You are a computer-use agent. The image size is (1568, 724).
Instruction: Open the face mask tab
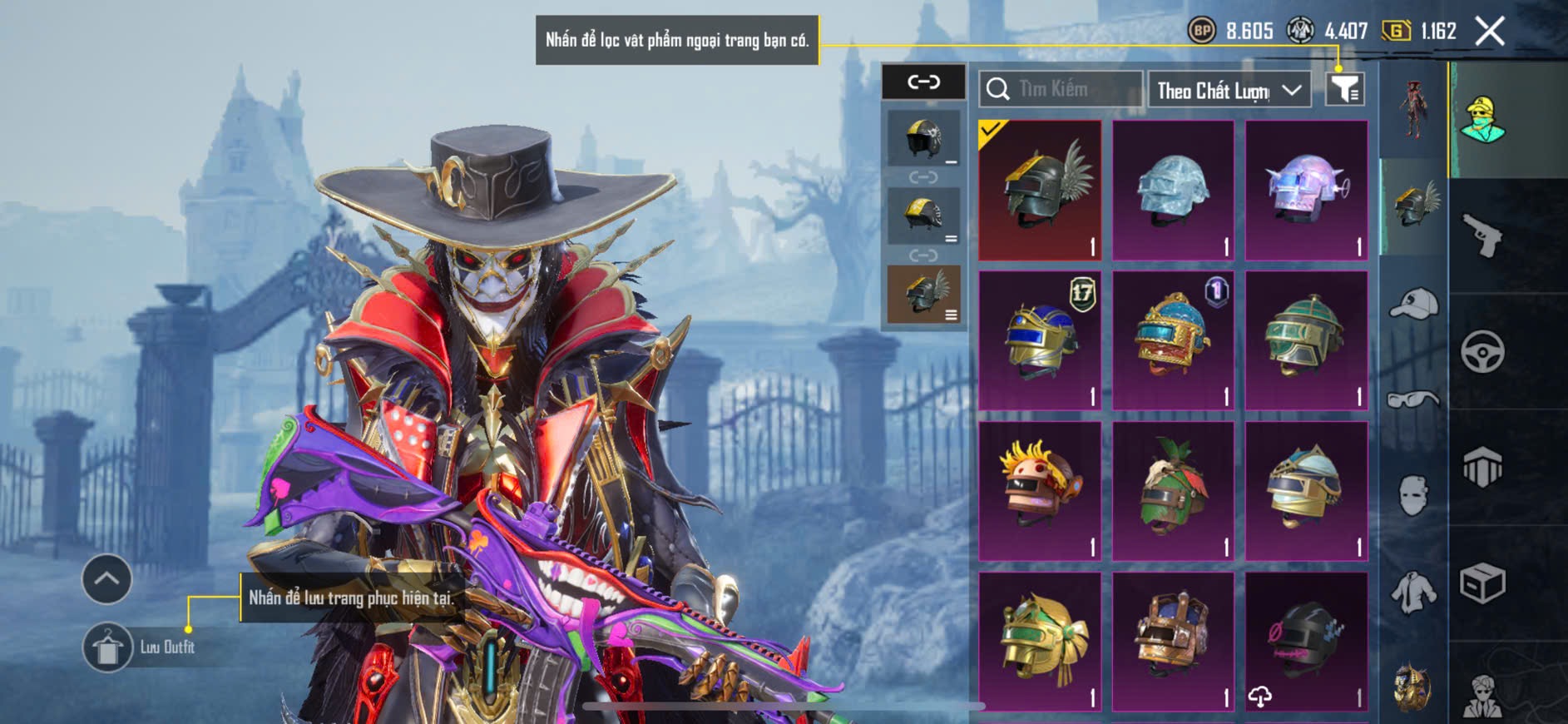coord(1413,496)
